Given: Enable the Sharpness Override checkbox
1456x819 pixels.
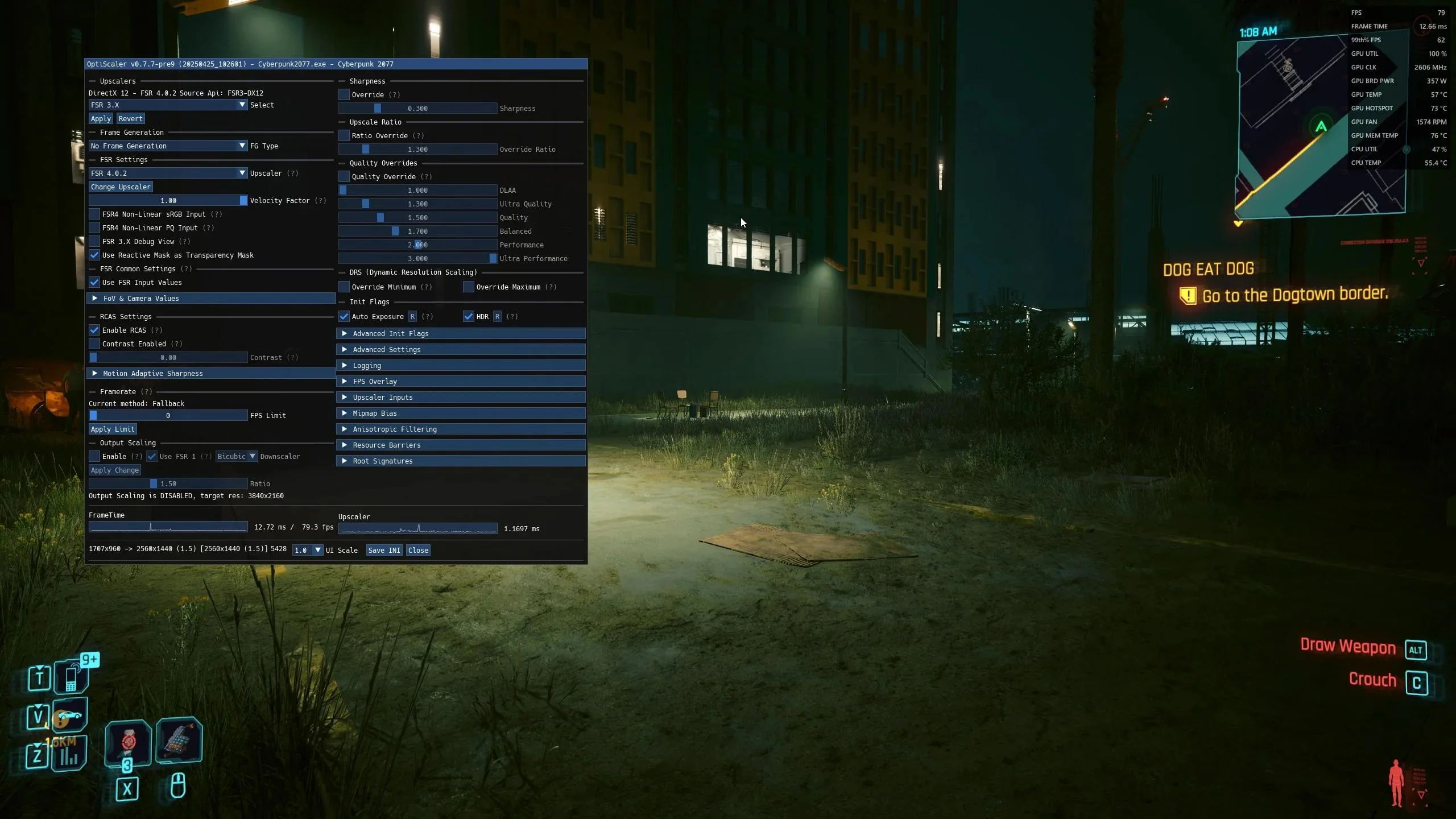Looking at the screenshot, I should click(x=344, y=94).
